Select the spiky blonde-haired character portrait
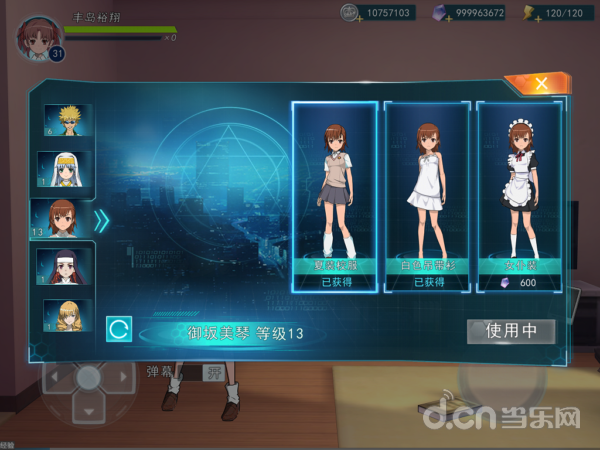The height and width of the screenshot is (450, 600). (68, 120)
